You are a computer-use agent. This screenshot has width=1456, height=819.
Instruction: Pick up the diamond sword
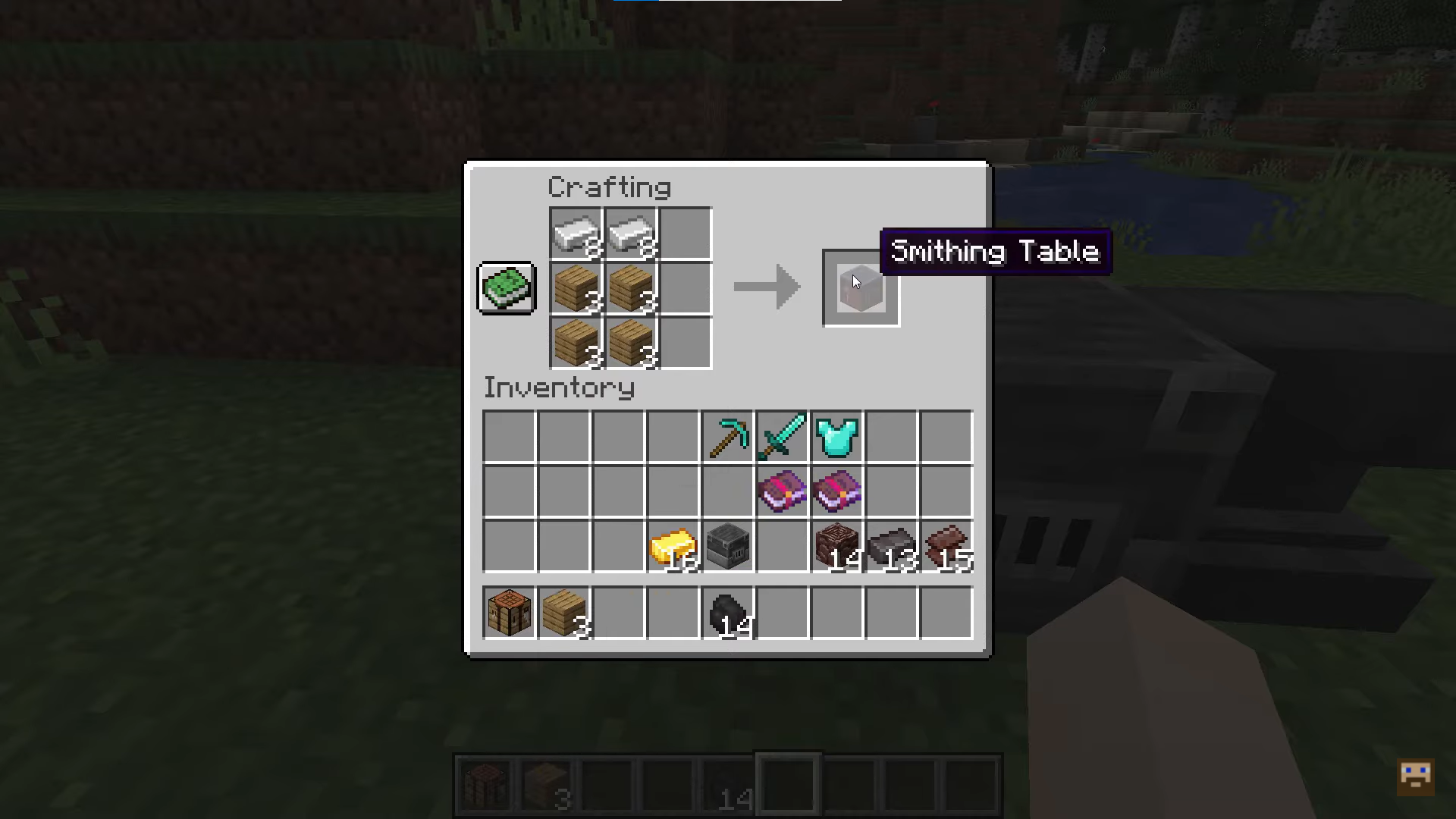coord(781,436)
